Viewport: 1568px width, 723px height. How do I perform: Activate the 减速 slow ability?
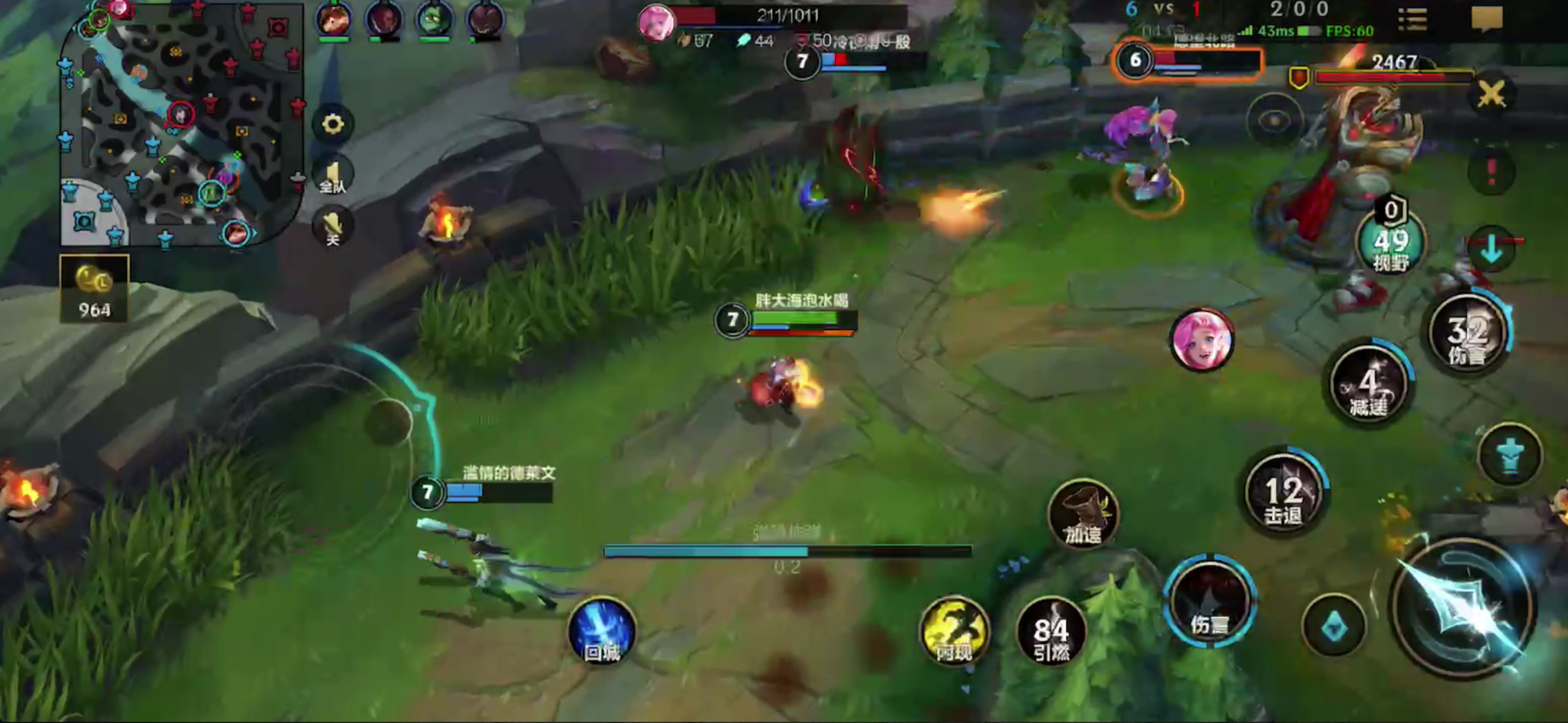coord(1370,384)
